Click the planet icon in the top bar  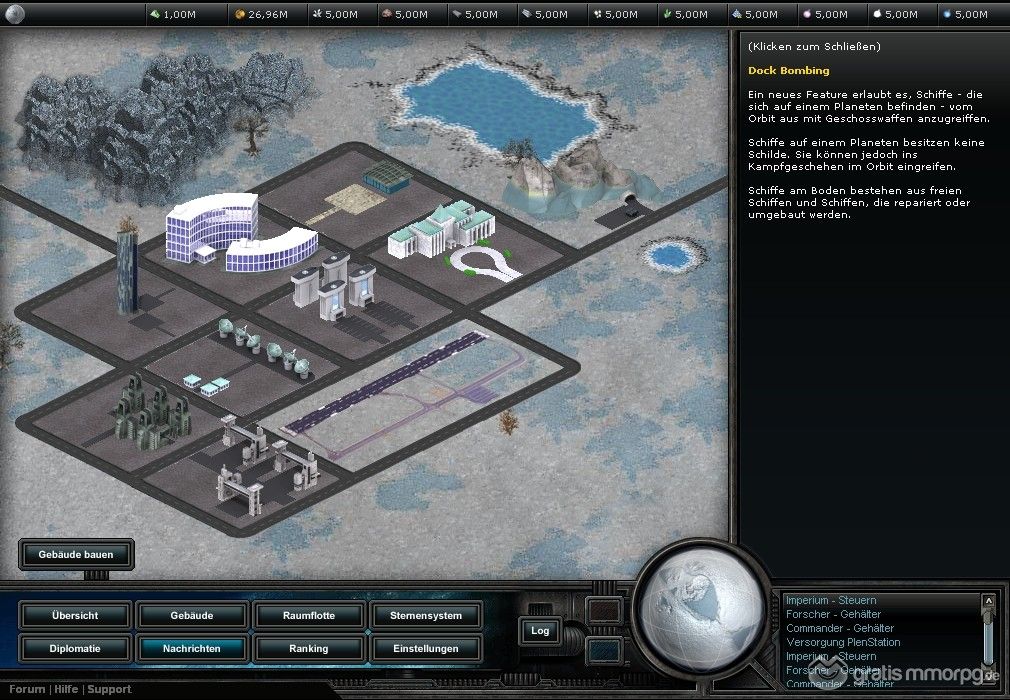coord(14,14)
